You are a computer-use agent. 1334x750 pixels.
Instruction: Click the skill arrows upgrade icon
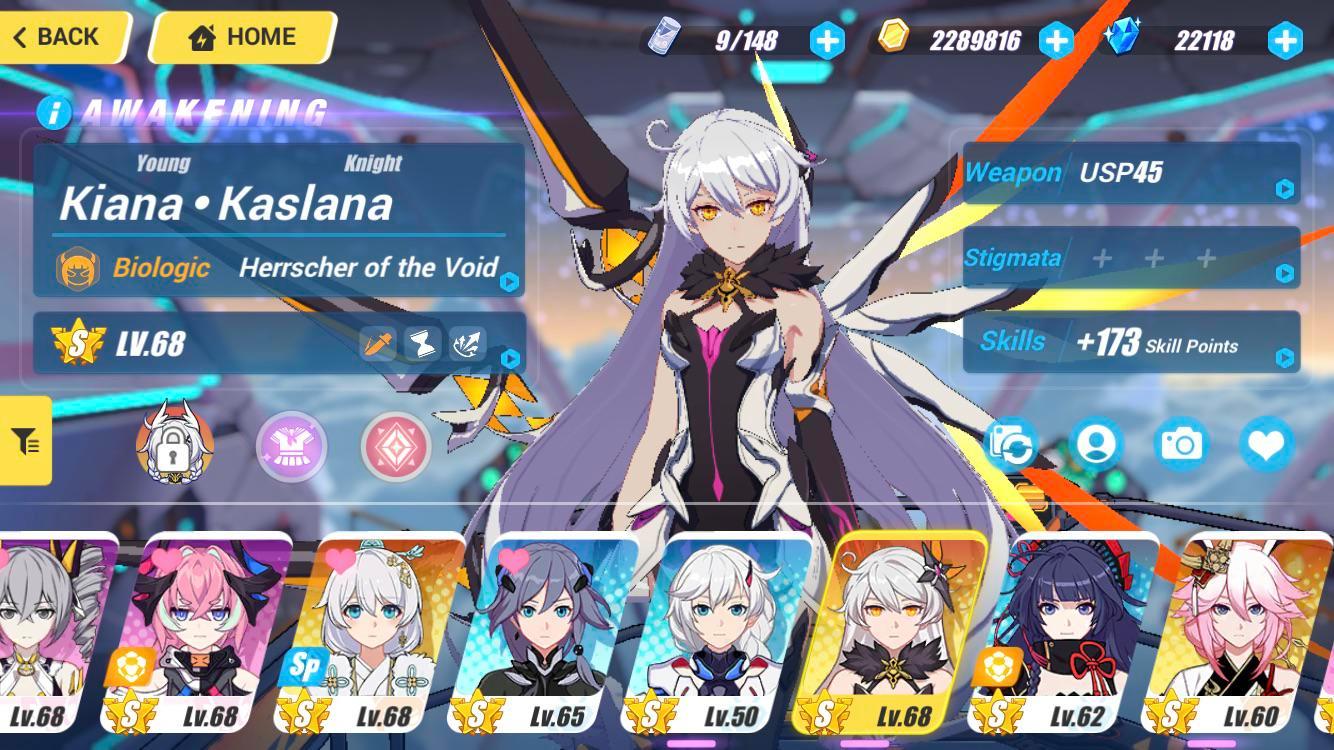(x=466, y=343)
